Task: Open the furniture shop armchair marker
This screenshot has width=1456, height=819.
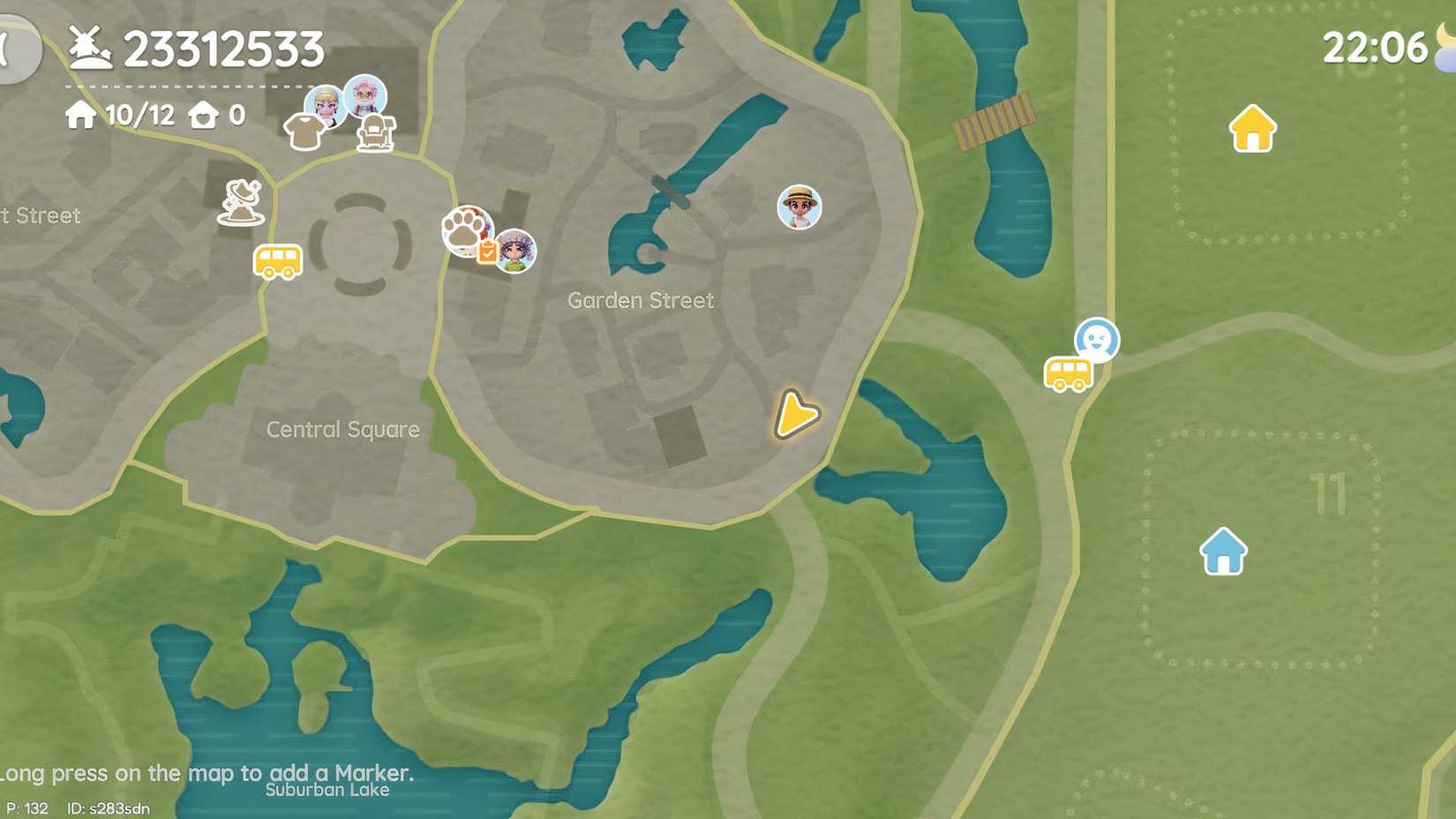Action: pyautogui.click(x=378, y=131)
